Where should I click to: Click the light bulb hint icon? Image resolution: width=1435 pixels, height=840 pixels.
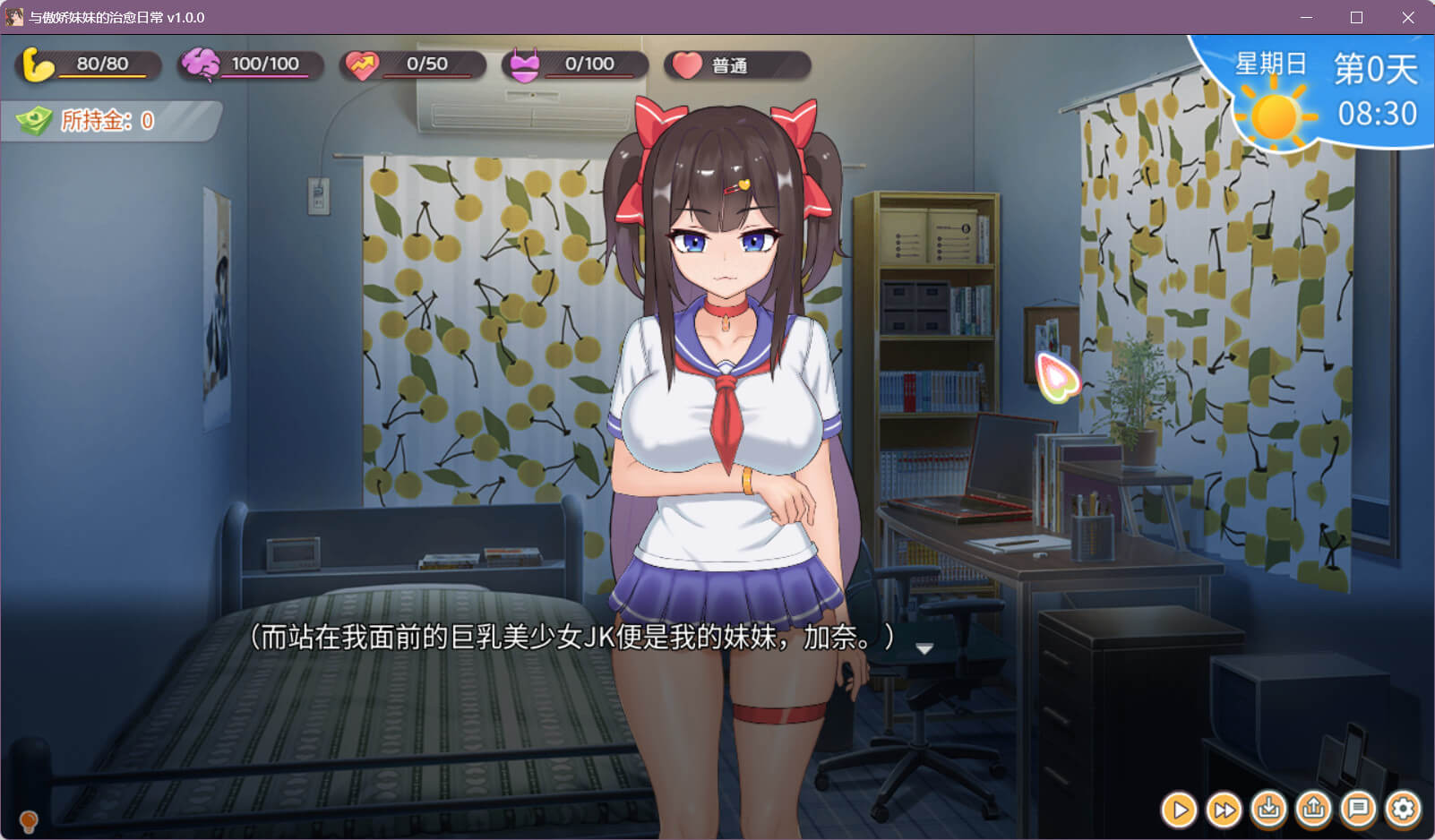coord(29,819)
